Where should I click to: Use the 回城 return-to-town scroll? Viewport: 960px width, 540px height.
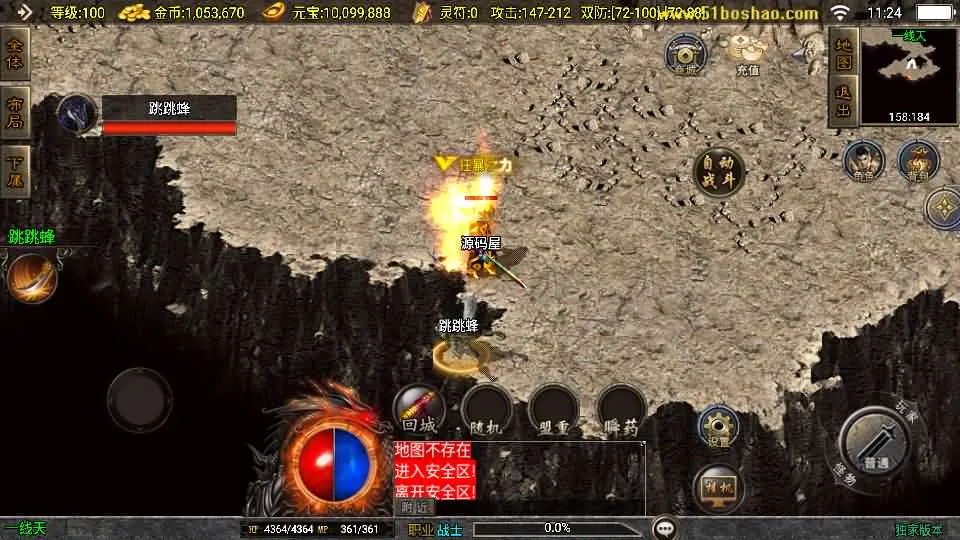(419, 408)
